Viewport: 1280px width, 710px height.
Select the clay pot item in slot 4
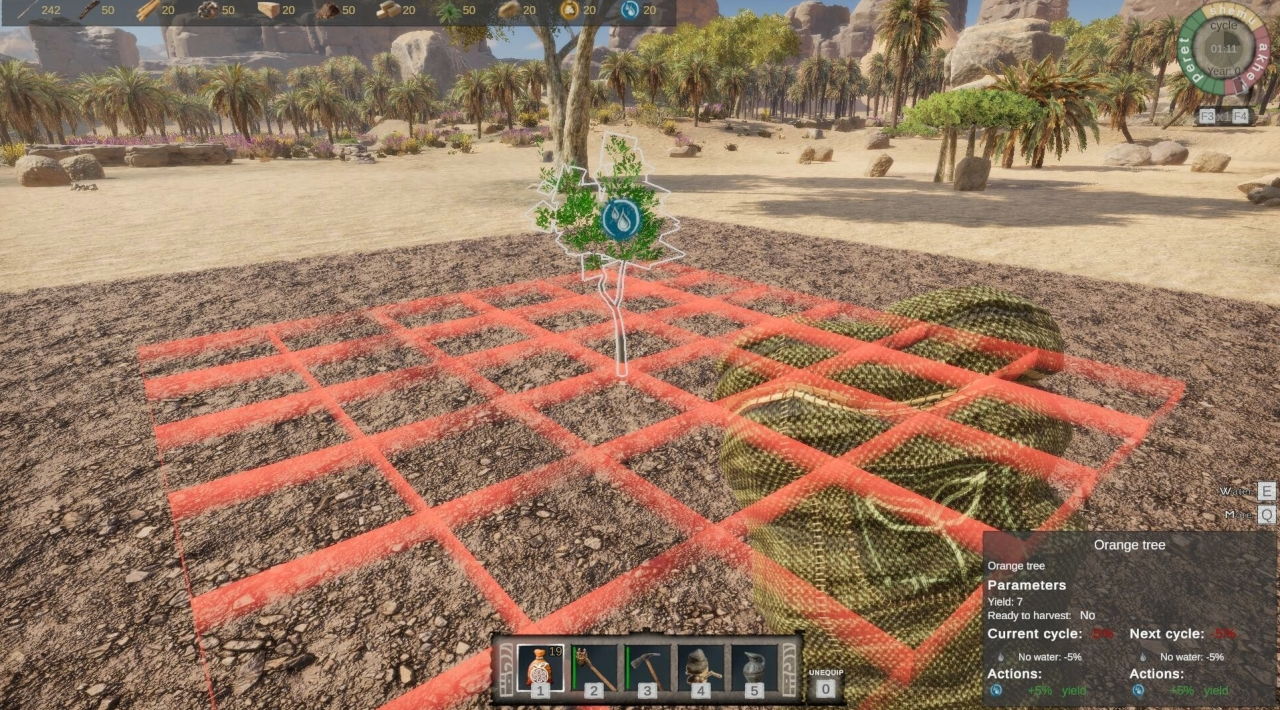click(x=701, y=668)
